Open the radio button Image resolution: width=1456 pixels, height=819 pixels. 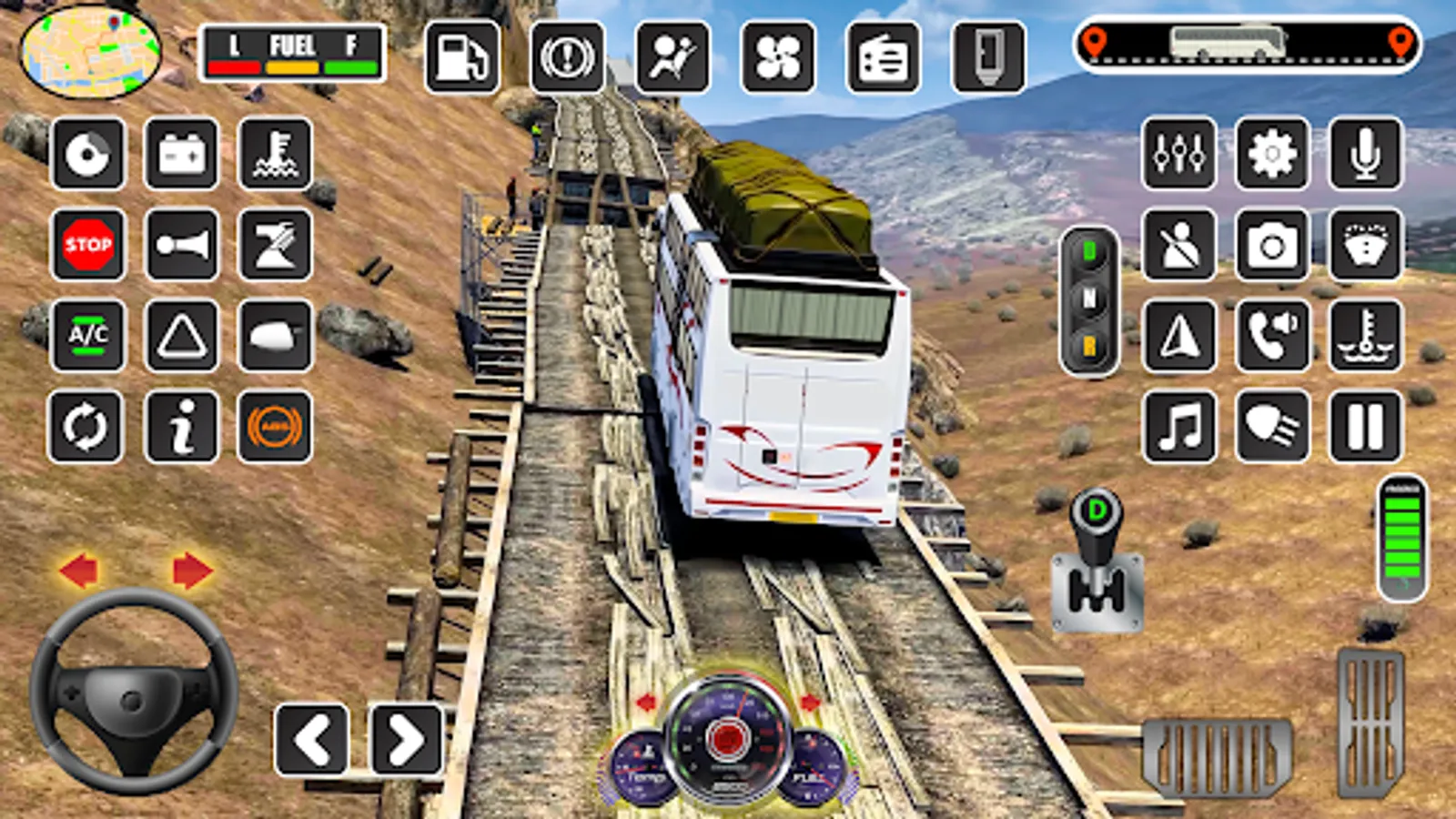pyautogui.click(x=883, y=58)
